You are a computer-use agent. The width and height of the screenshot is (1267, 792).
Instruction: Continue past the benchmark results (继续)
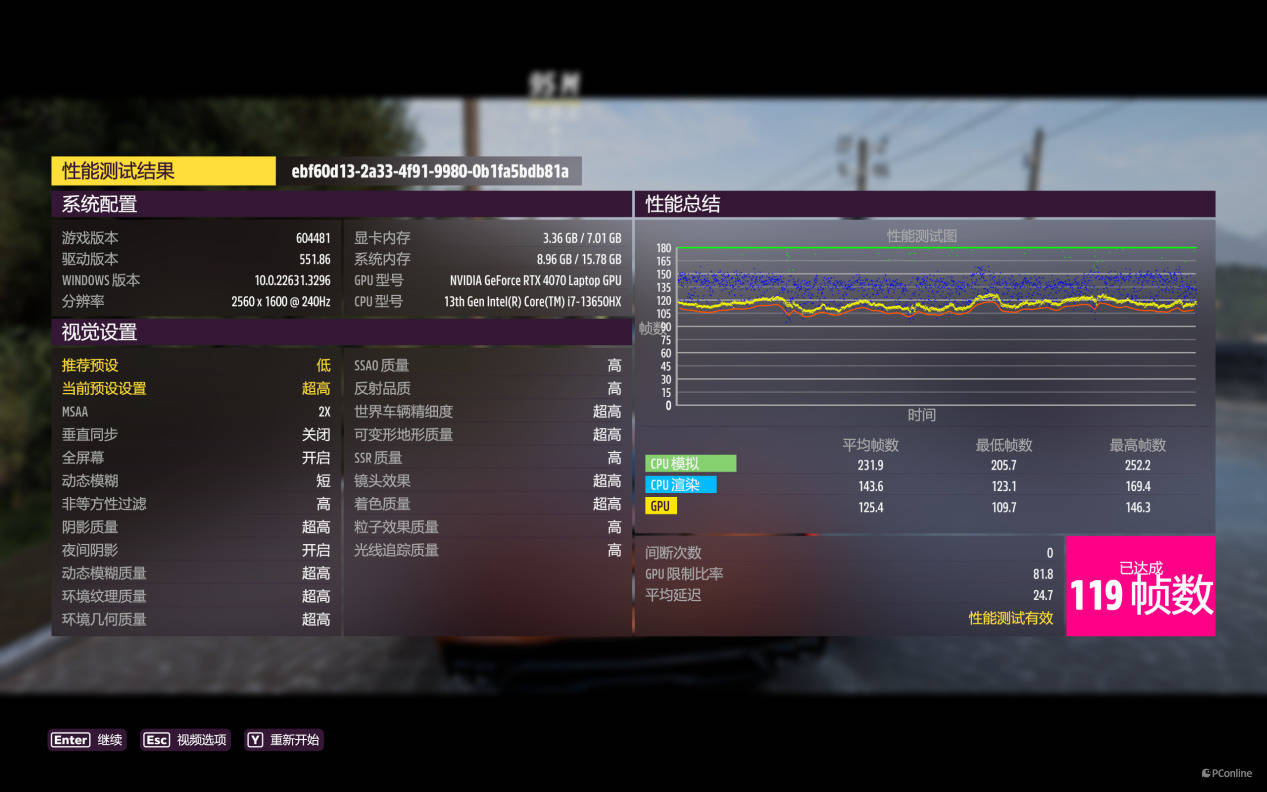(87, 740)
